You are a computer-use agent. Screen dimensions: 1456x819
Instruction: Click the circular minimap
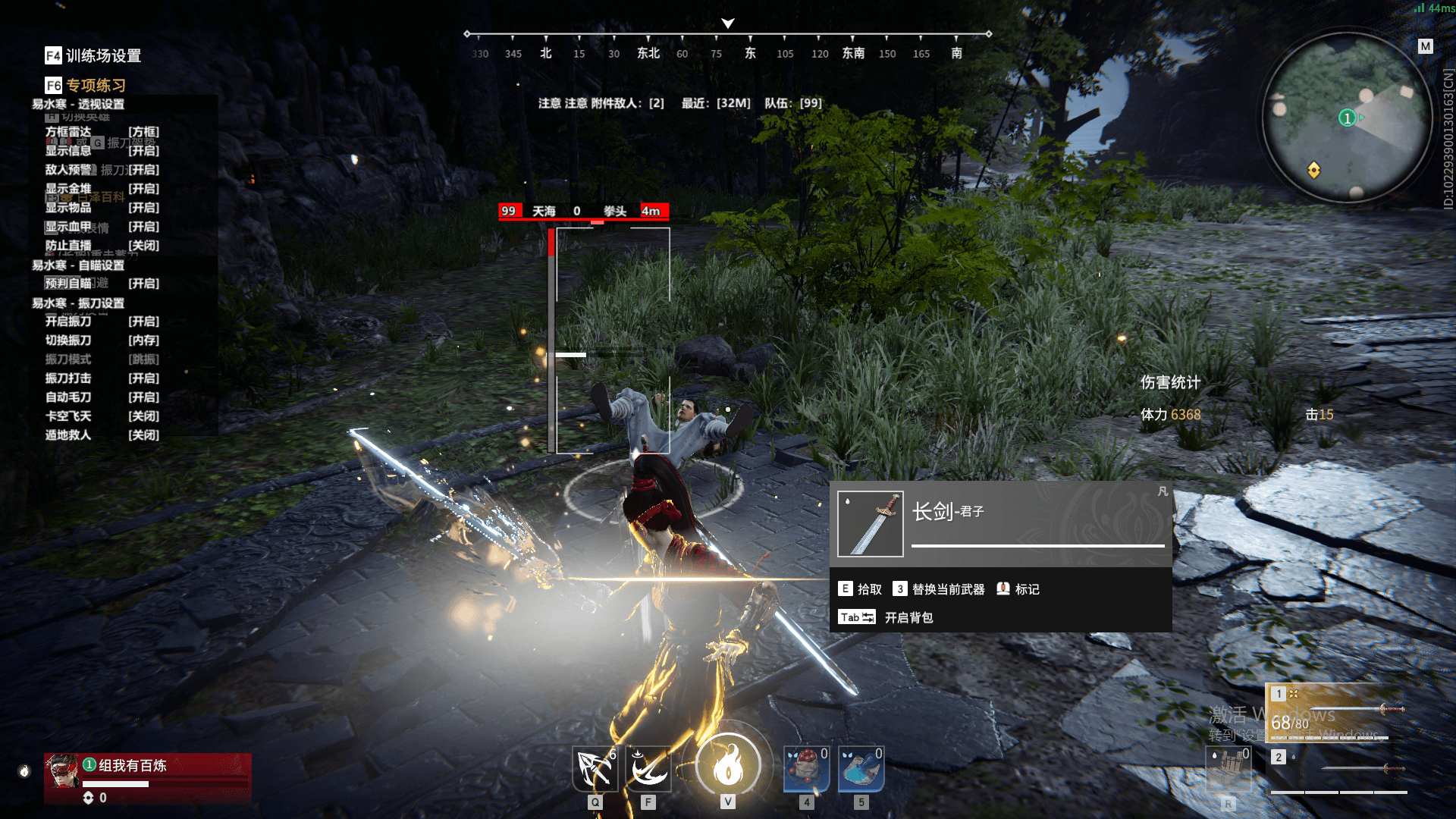(1347, 118)
